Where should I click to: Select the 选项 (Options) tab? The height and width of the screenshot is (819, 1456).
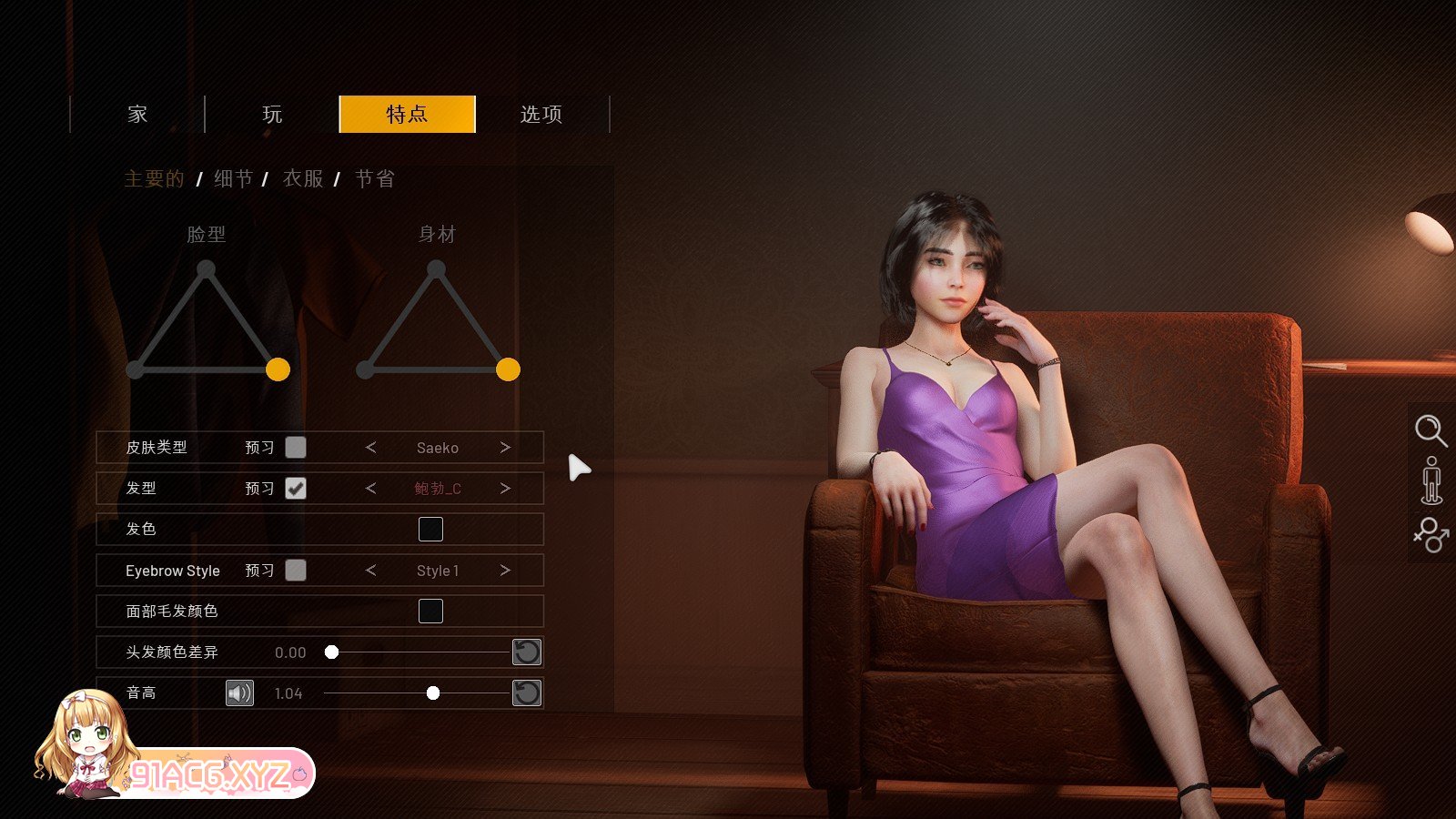point(541,115)
